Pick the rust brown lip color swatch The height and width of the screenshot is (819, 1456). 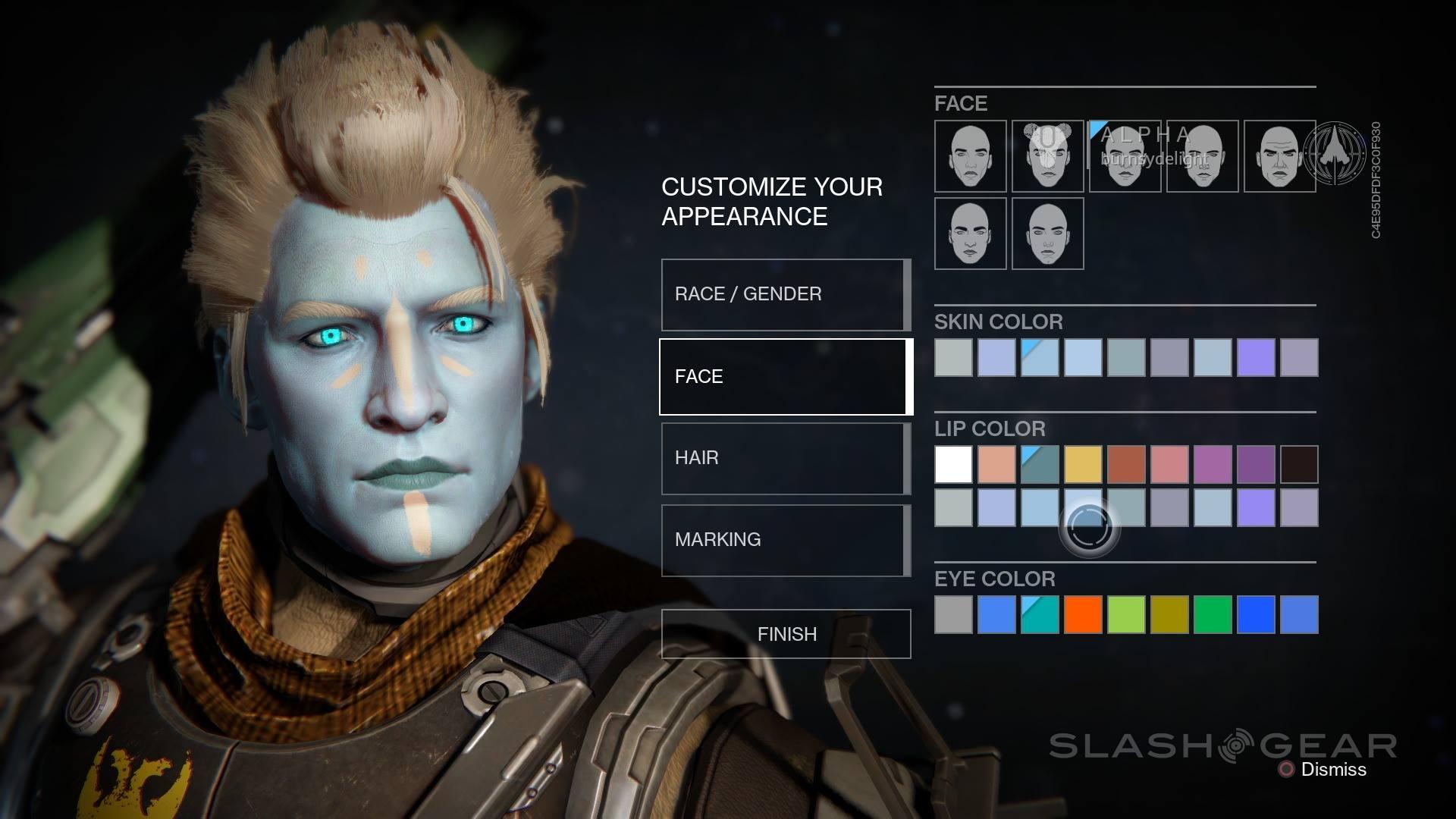1126,464
